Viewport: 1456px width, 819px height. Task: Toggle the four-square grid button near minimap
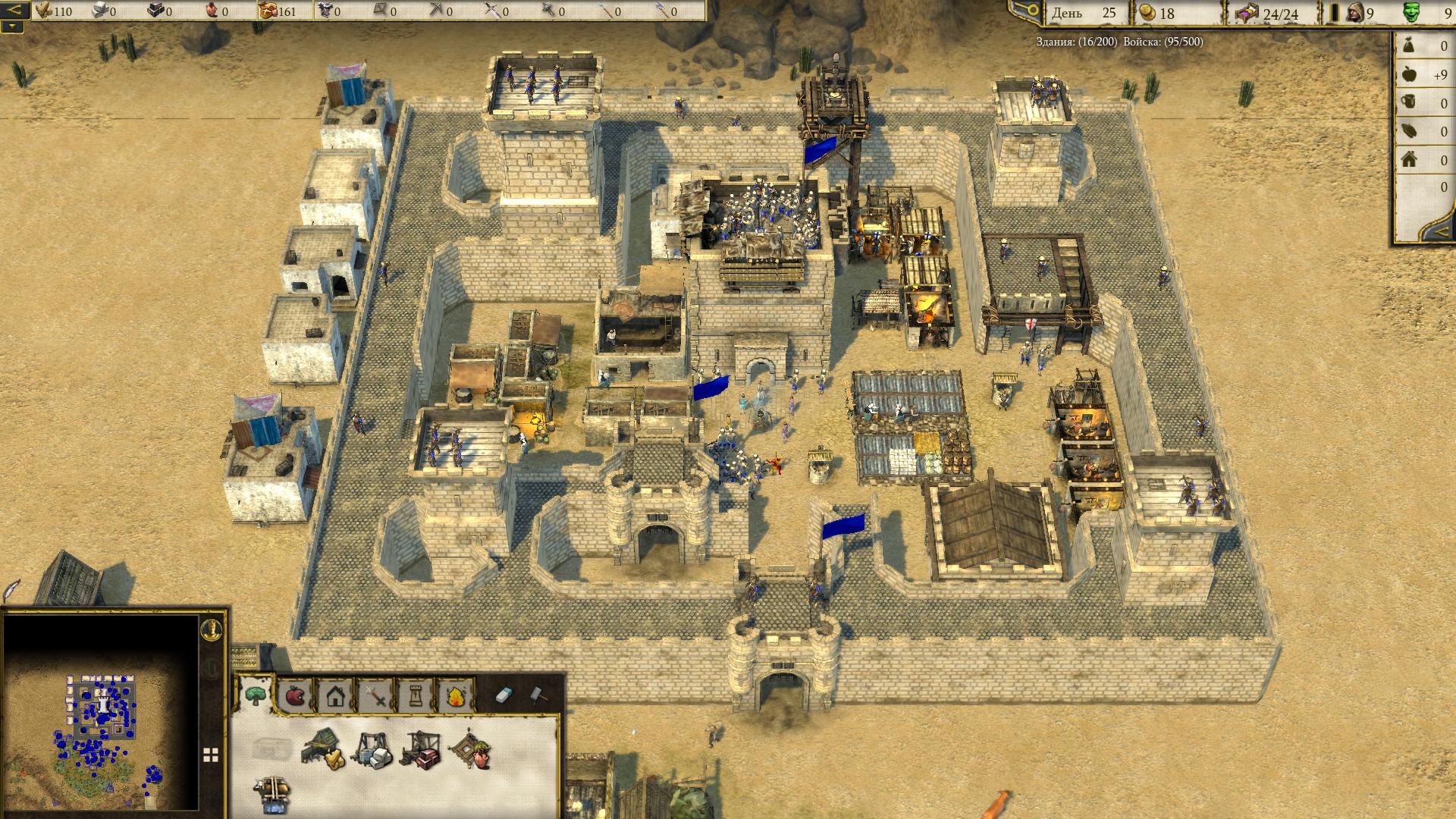pyautogui.click(x=211, y=755)
